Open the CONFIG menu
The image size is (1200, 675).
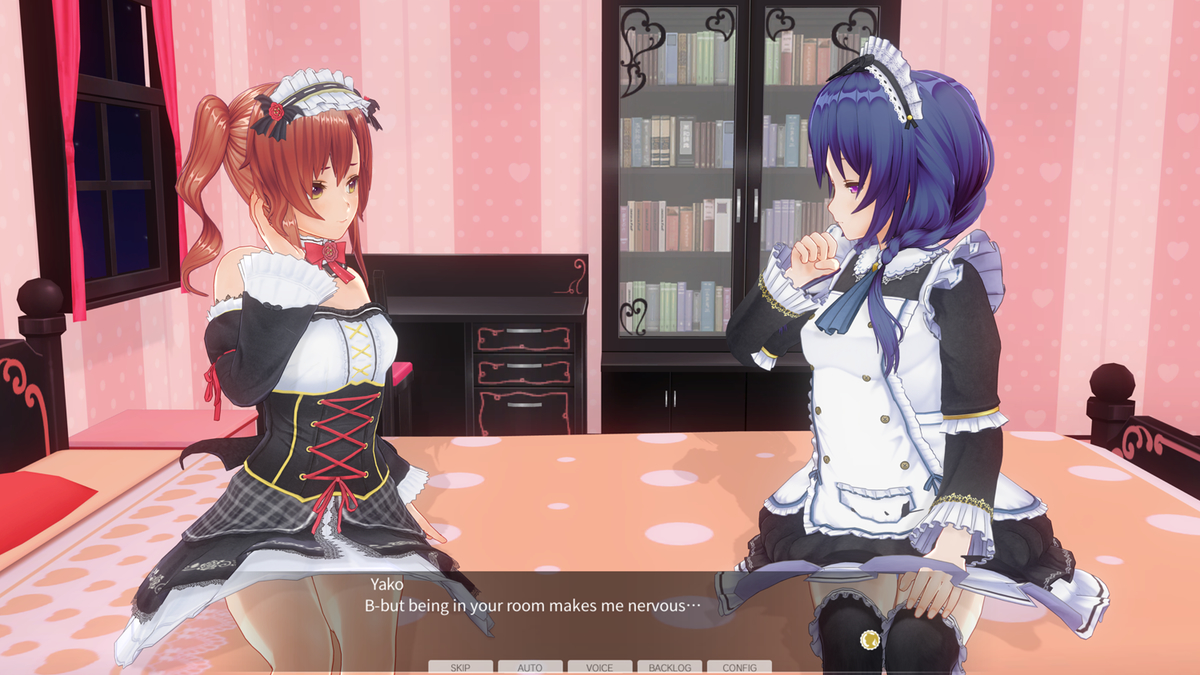point(739,667)
